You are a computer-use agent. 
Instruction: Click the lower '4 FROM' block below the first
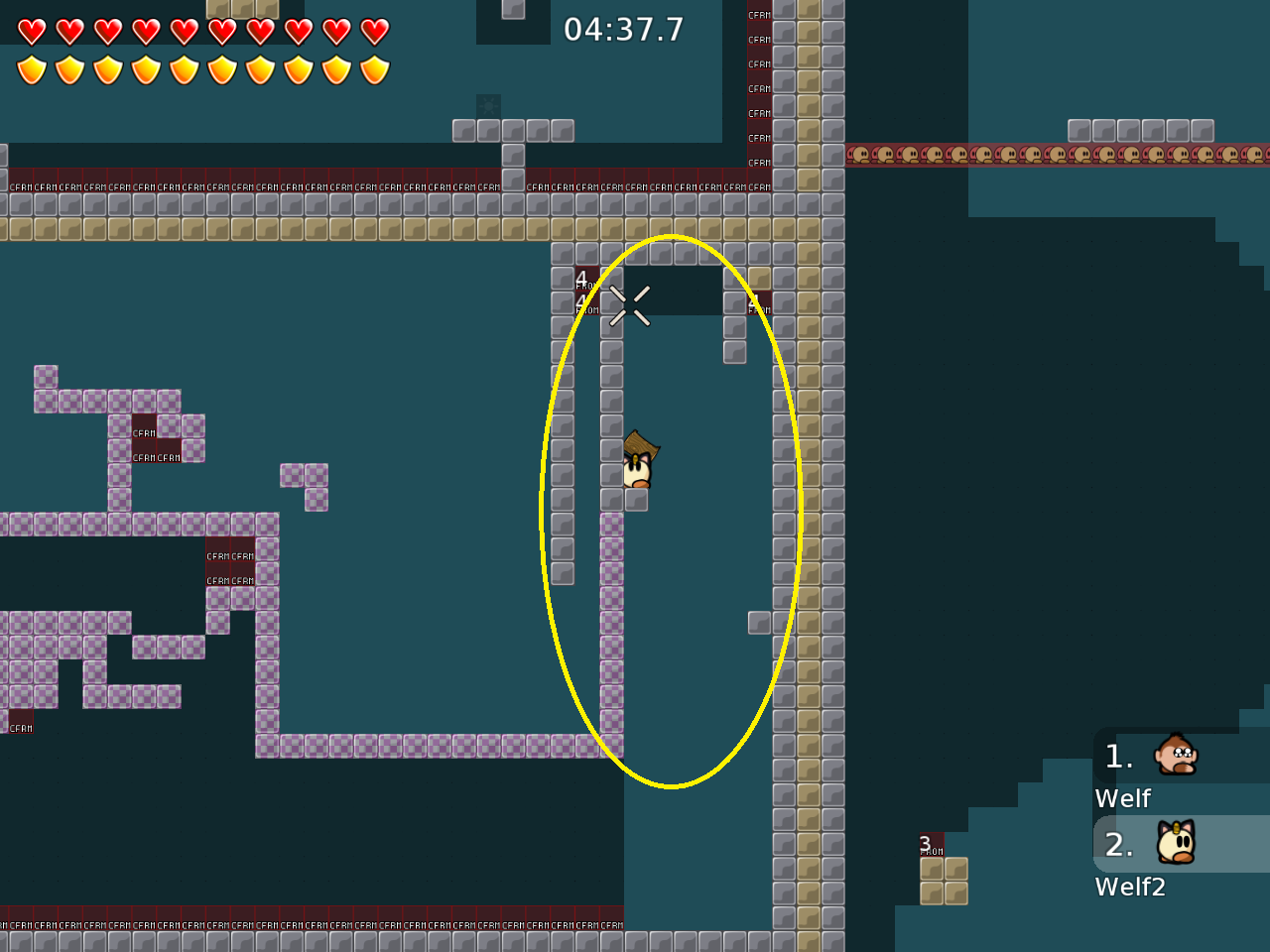click(x=585, y=303)
